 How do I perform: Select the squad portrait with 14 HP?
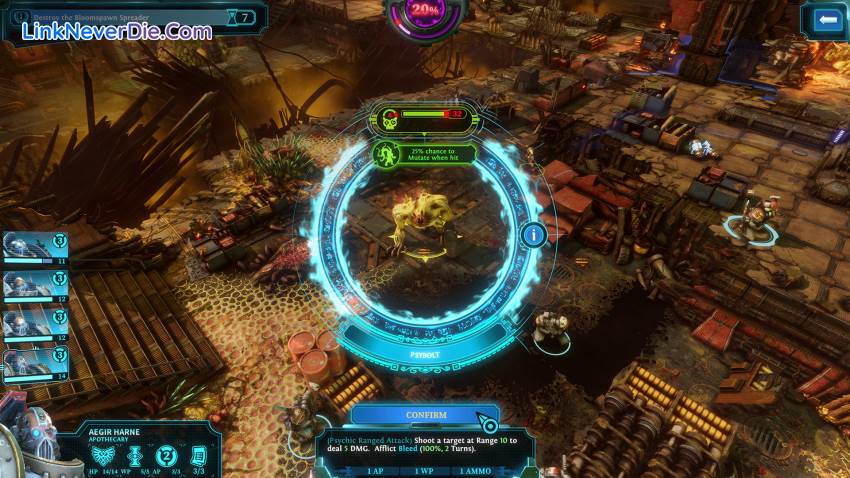34,361
